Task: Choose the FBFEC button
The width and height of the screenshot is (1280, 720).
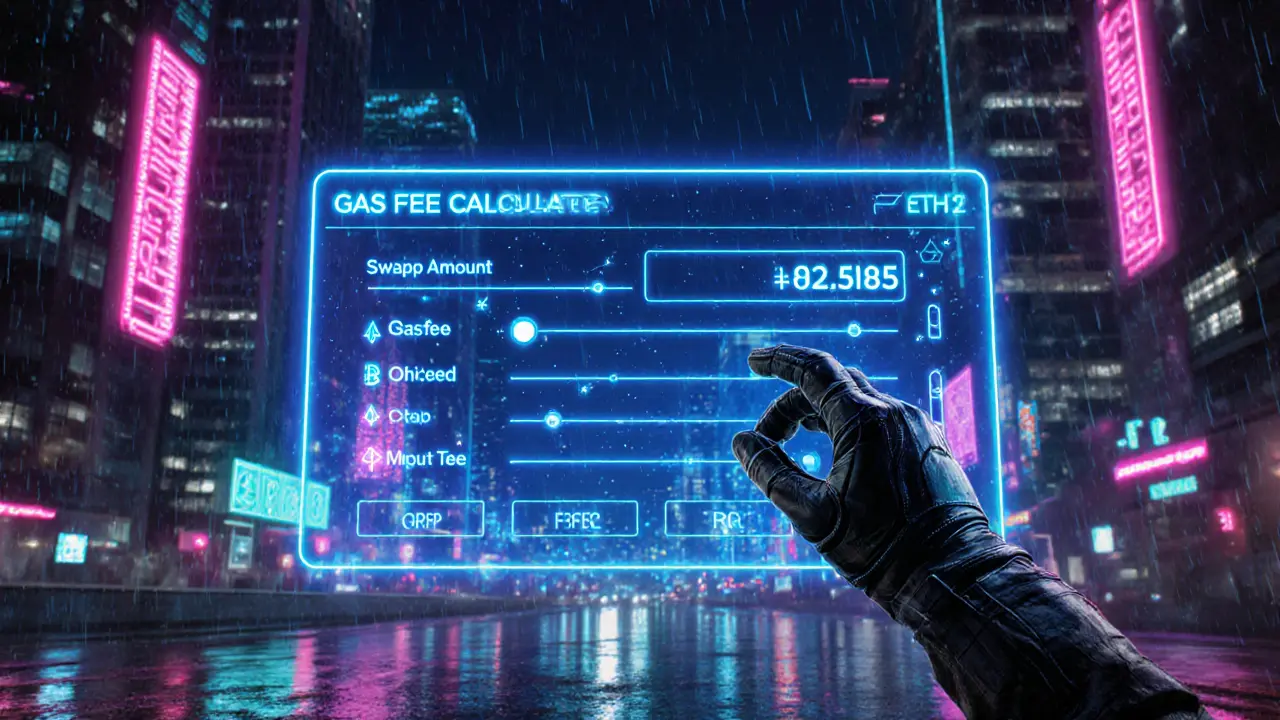Action: click(574, 518)
